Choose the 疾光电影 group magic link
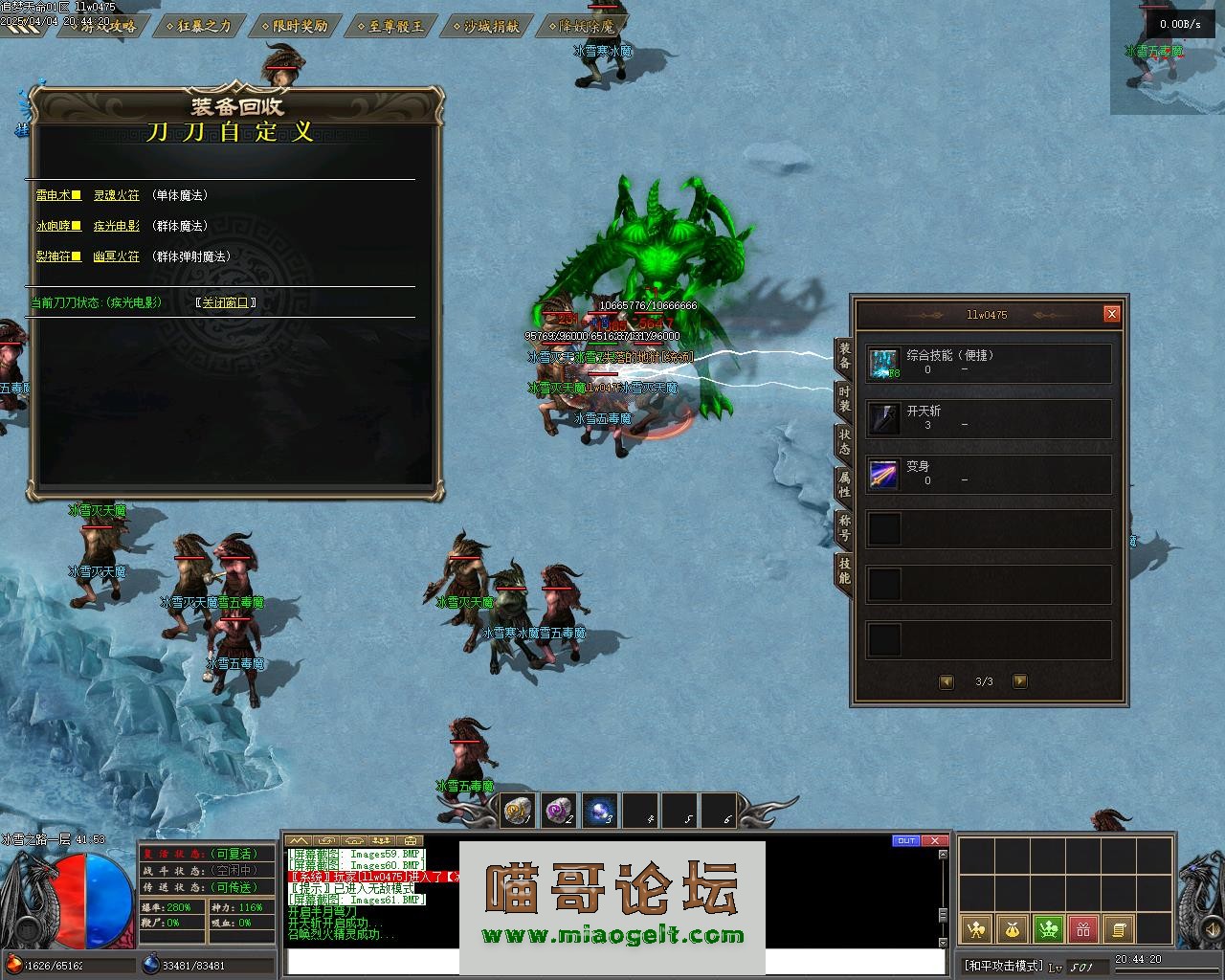 coord(117,226)
